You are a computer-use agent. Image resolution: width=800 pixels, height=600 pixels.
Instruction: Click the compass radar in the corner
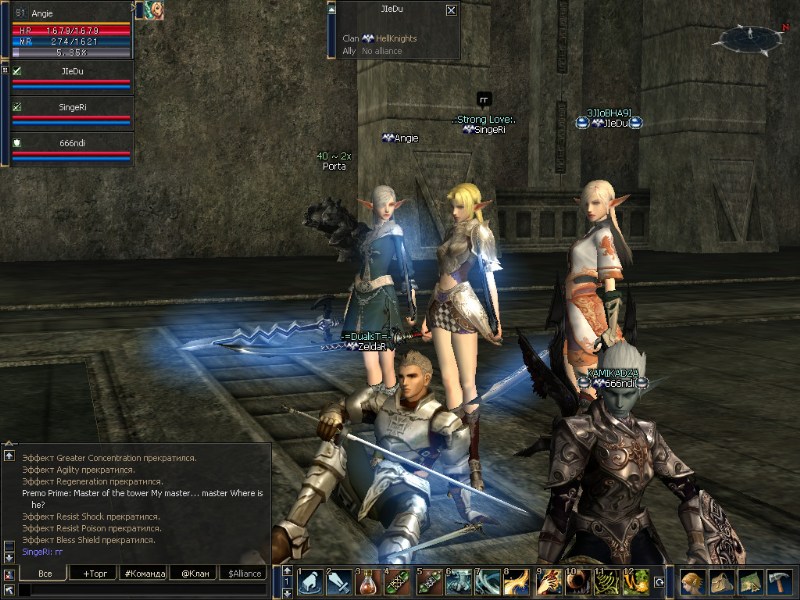(748, 39)
